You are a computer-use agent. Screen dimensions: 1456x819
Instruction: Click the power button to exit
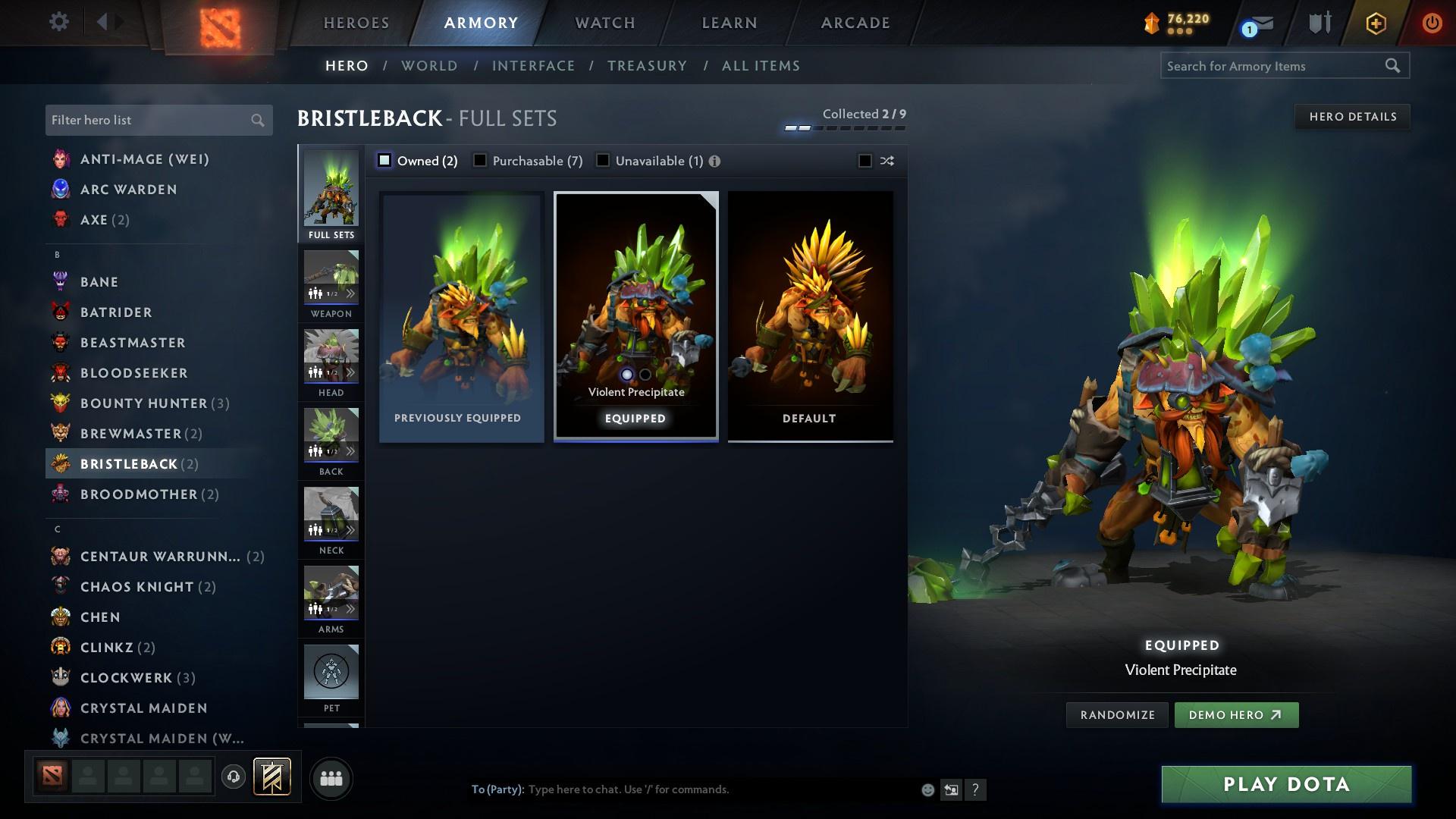coord(1432,22)
